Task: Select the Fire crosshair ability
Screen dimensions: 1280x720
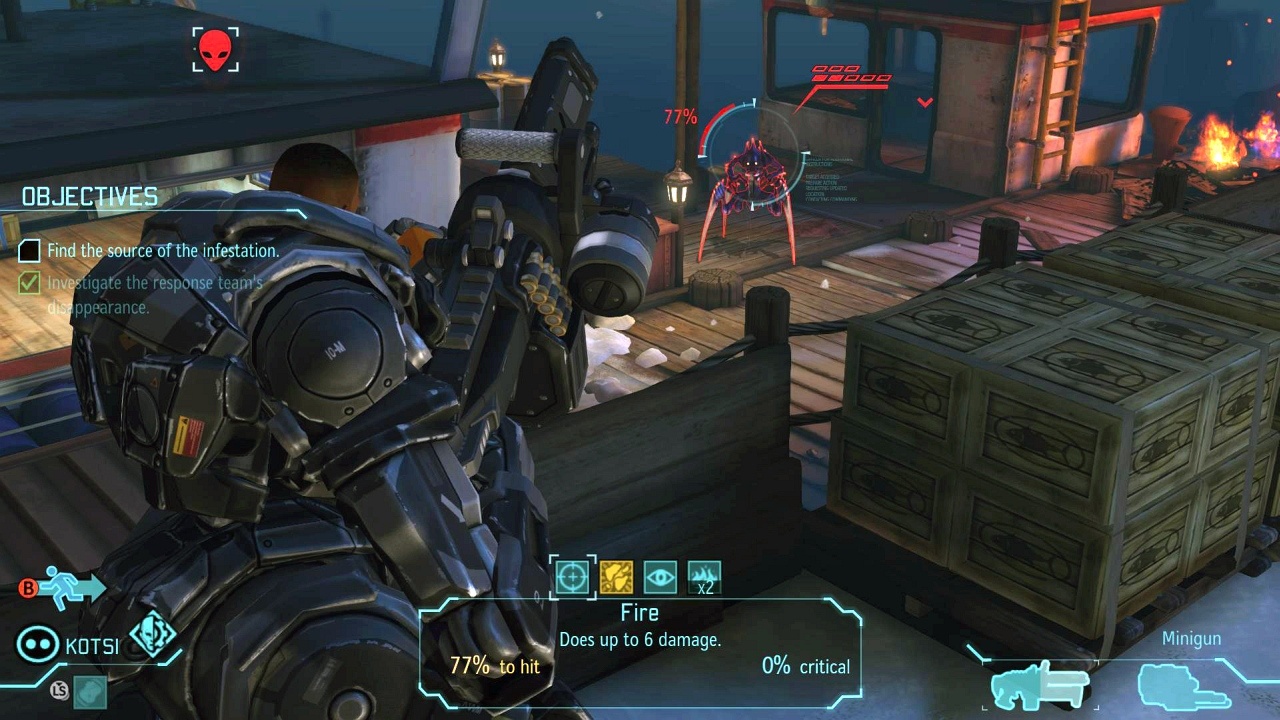Action: coord(573,577)
